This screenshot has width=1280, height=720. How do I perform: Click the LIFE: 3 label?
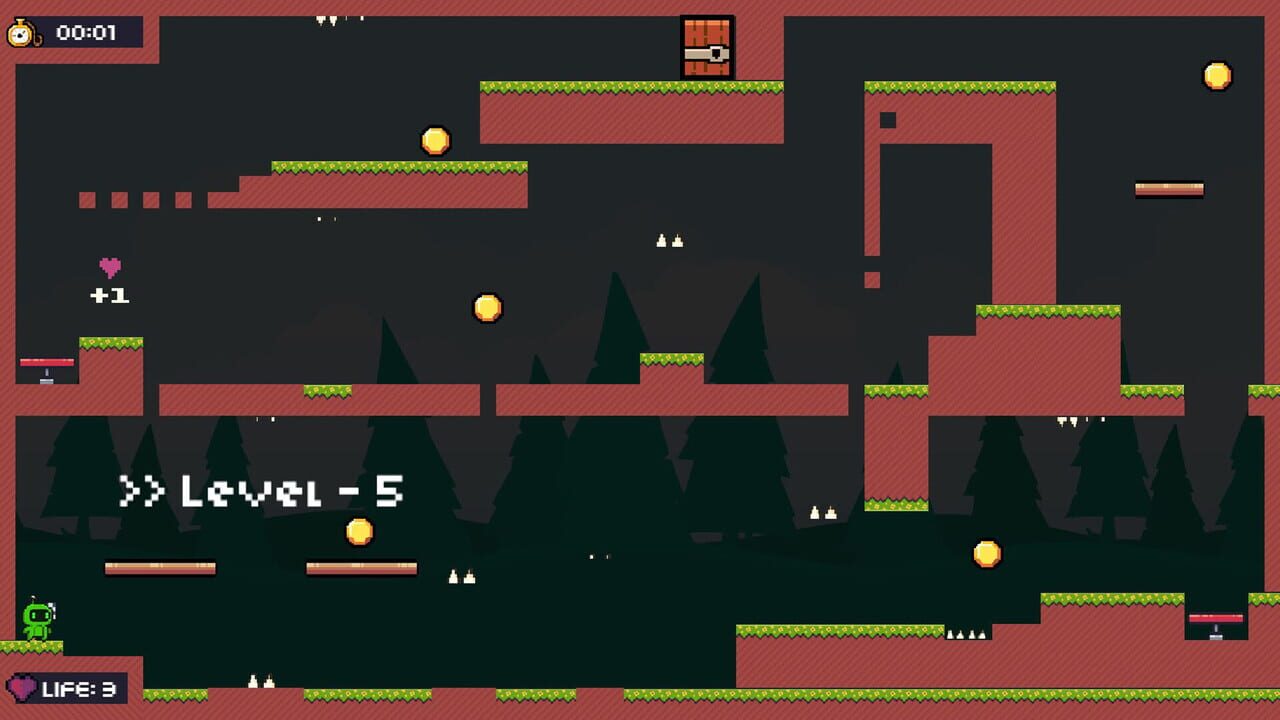(x=80, y=688)
